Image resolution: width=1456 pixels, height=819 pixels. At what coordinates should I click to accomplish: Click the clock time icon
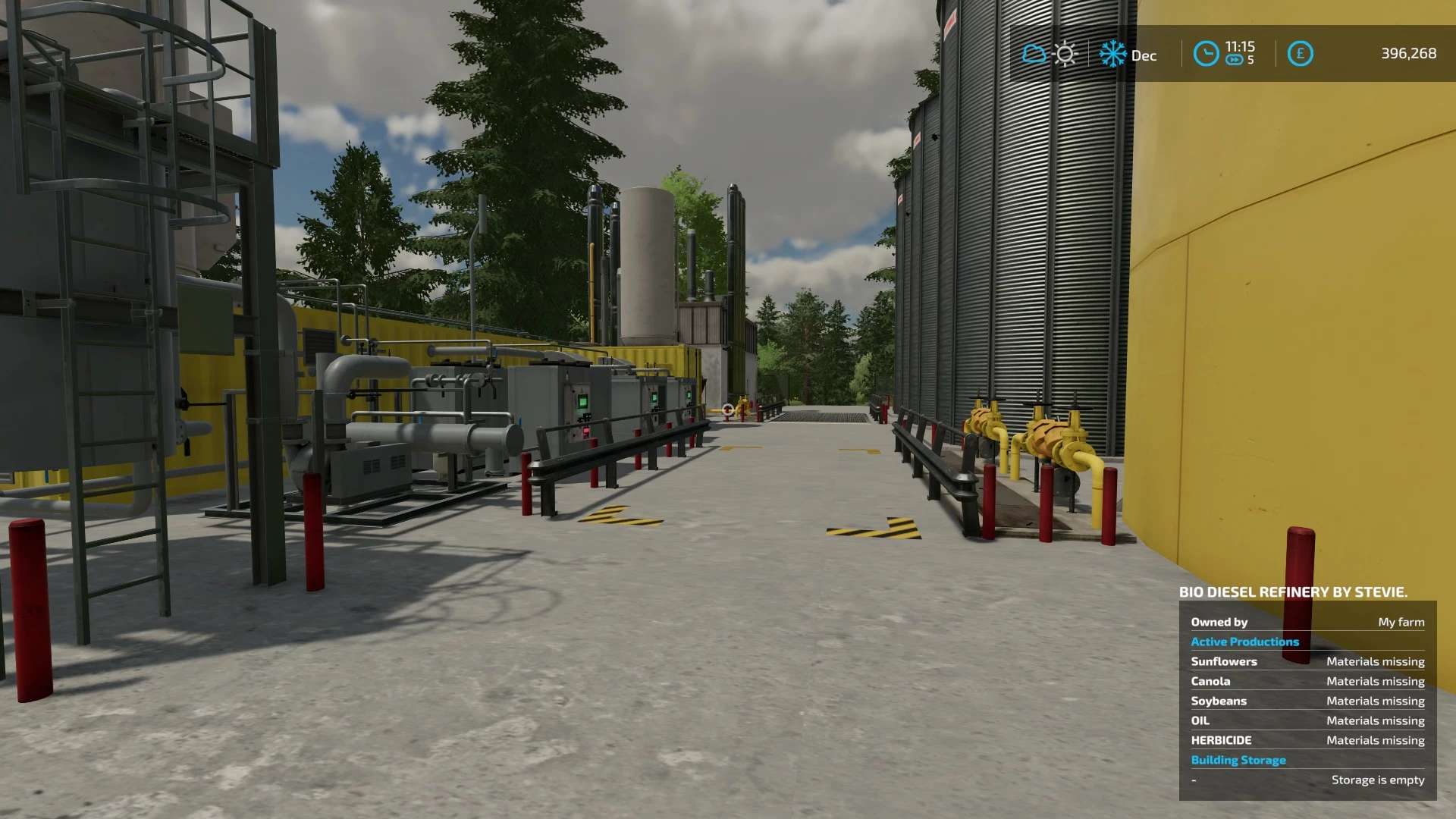pyautogui.click(x=1206, y=54)
